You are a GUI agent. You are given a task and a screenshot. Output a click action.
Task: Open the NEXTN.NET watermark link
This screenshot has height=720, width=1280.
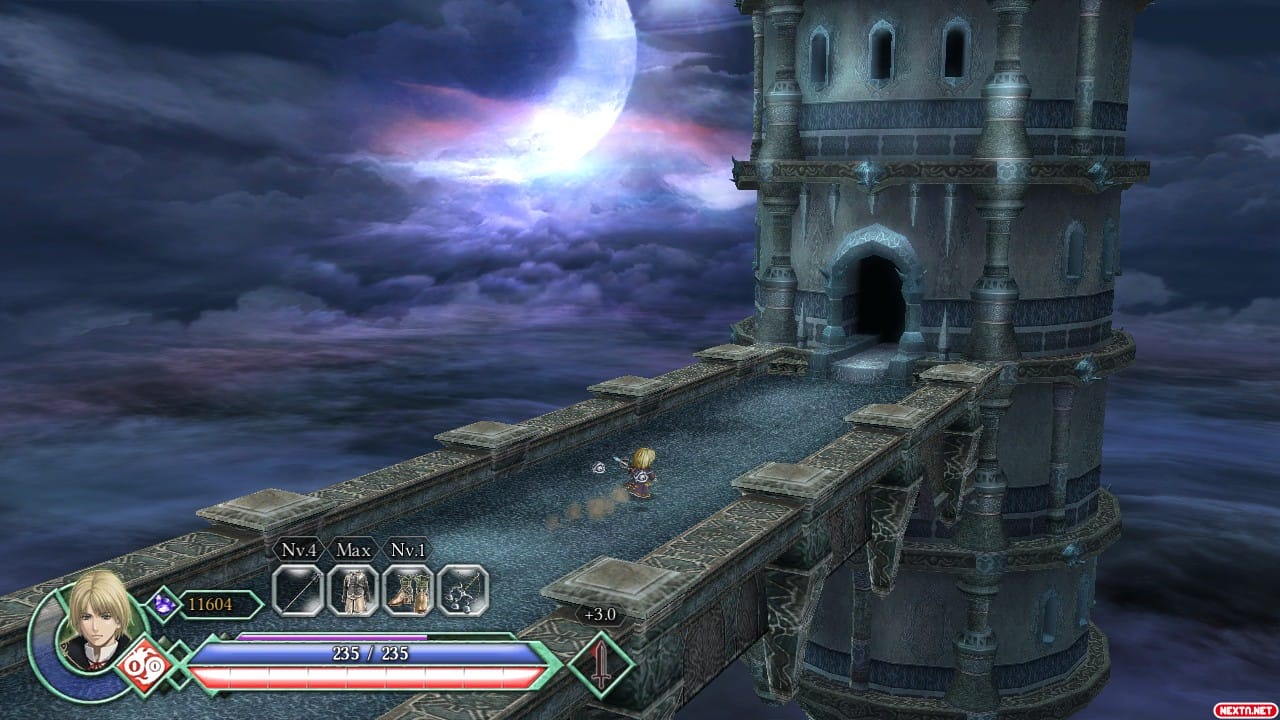pos(1247,709)
